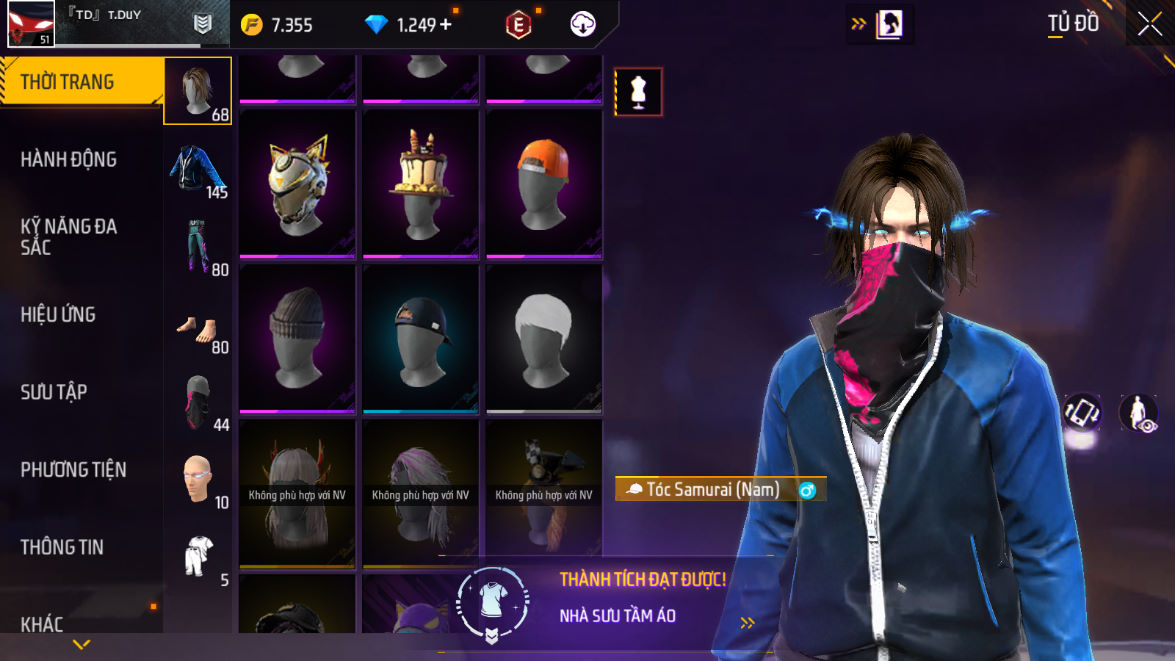Switch to the HÀNH ĐỘNG section
1175x661 pixels.
(69, 159)
